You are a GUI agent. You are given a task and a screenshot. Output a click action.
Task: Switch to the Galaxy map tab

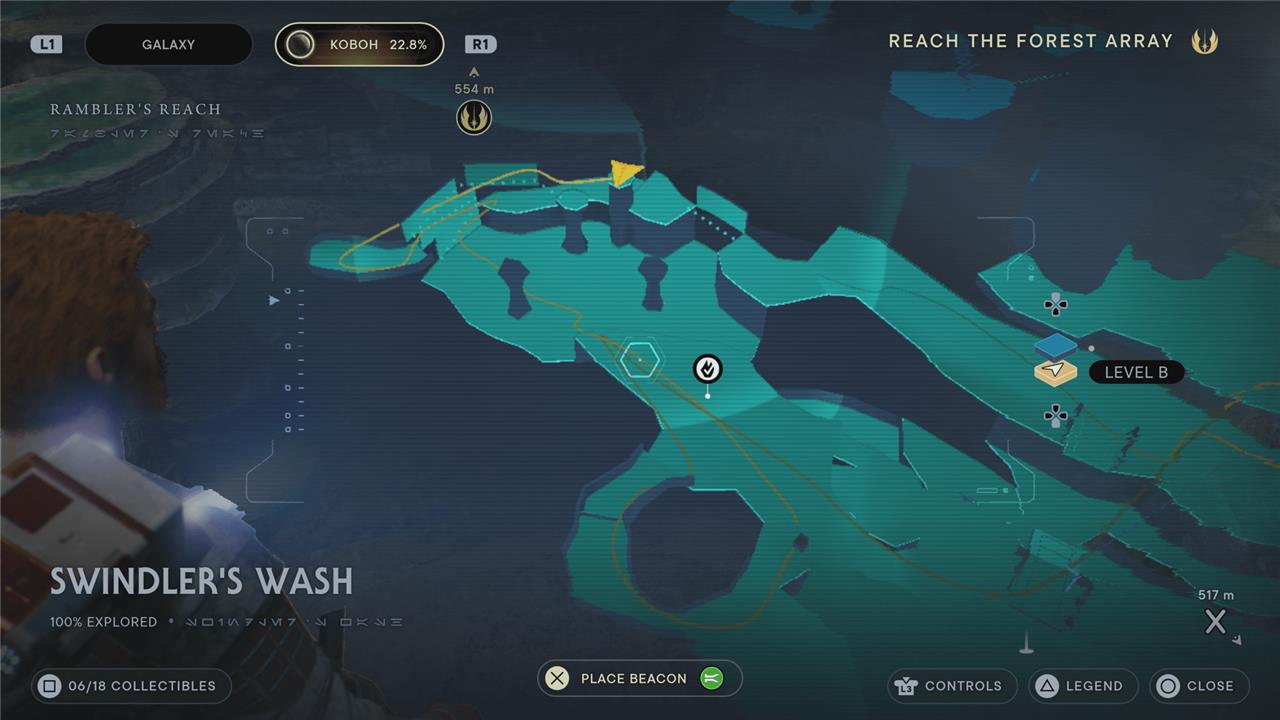coord(168,45)
